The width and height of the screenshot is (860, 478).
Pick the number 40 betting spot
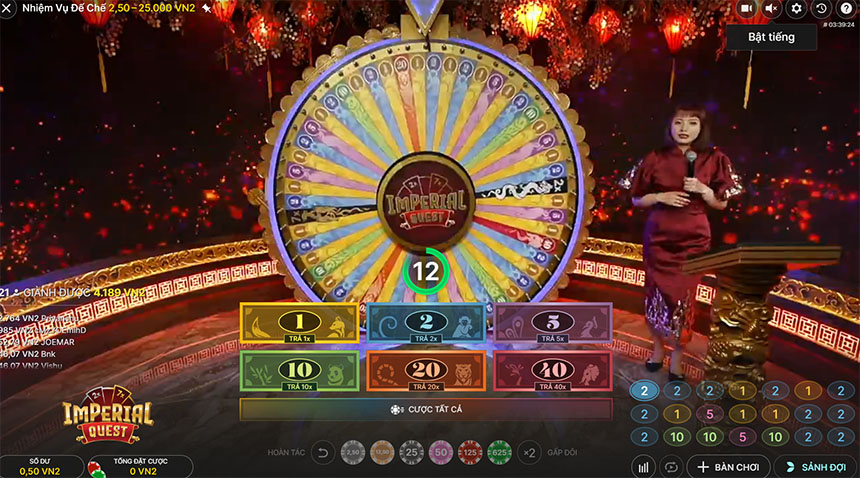[553, 370]
